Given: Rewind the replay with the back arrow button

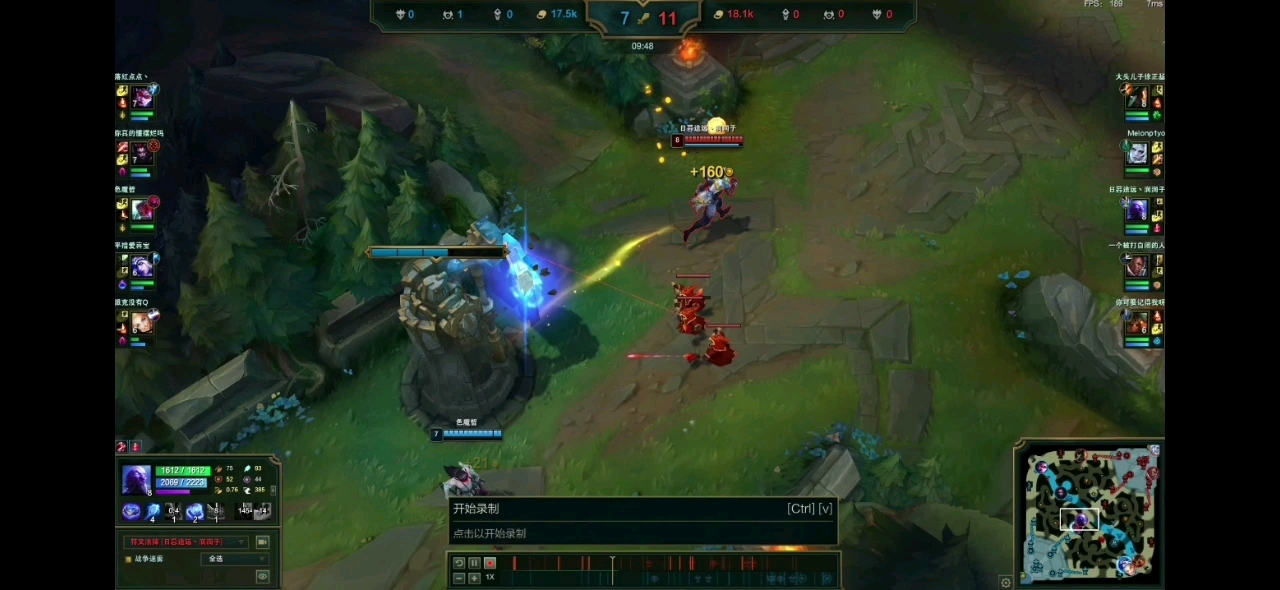Looking at the screenshot, I should (459, 563).
